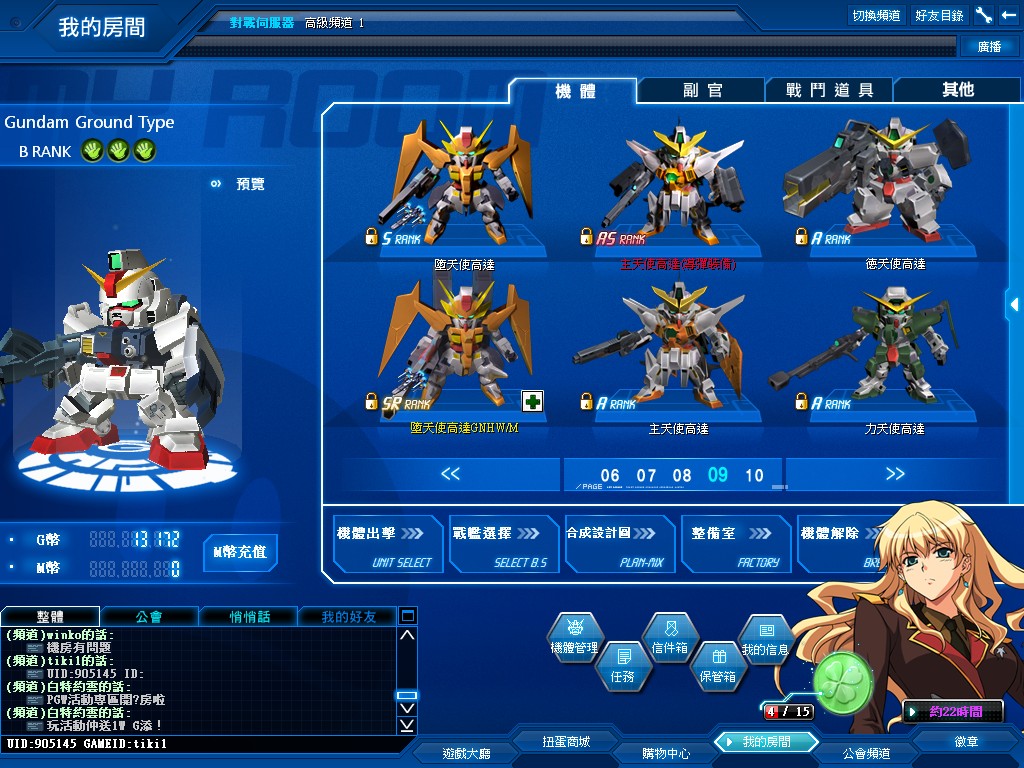The image size is (1024, 768).
Task: Recharge with the M幣充值 button
Action: tap(240, 551)
